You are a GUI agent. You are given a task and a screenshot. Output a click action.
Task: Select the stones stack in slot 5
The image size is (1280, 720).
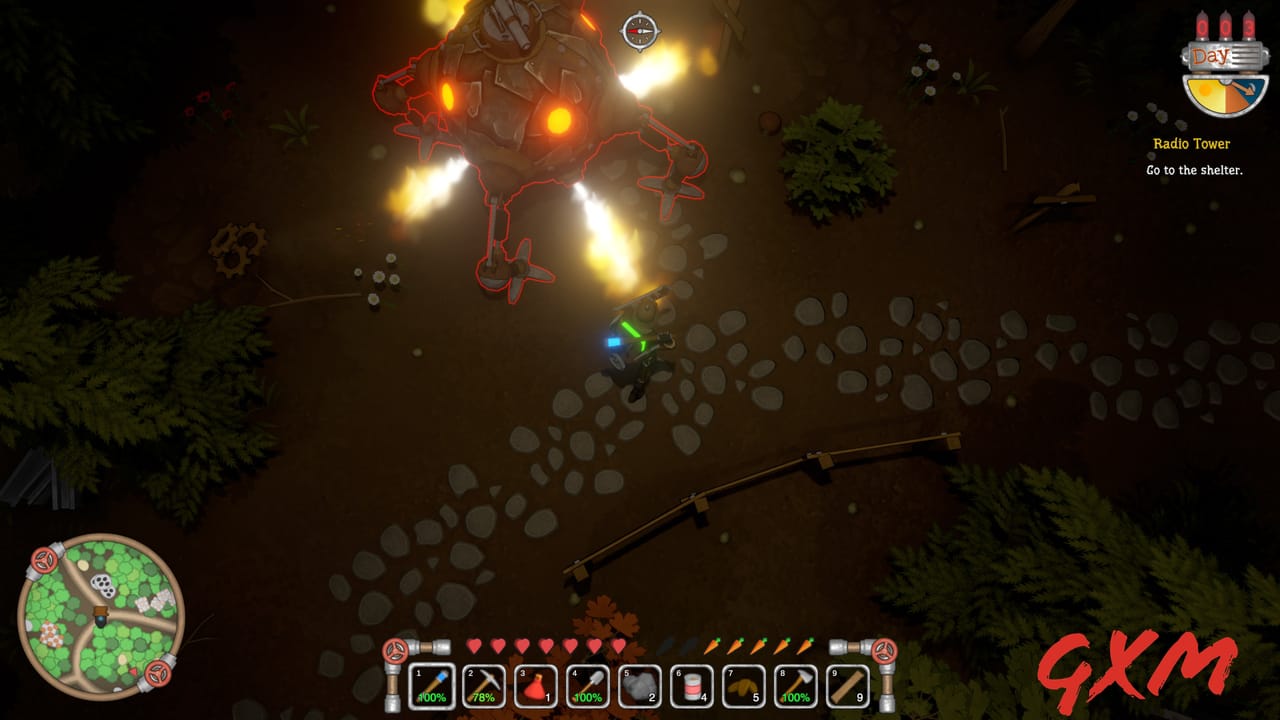tap(638, 687)
